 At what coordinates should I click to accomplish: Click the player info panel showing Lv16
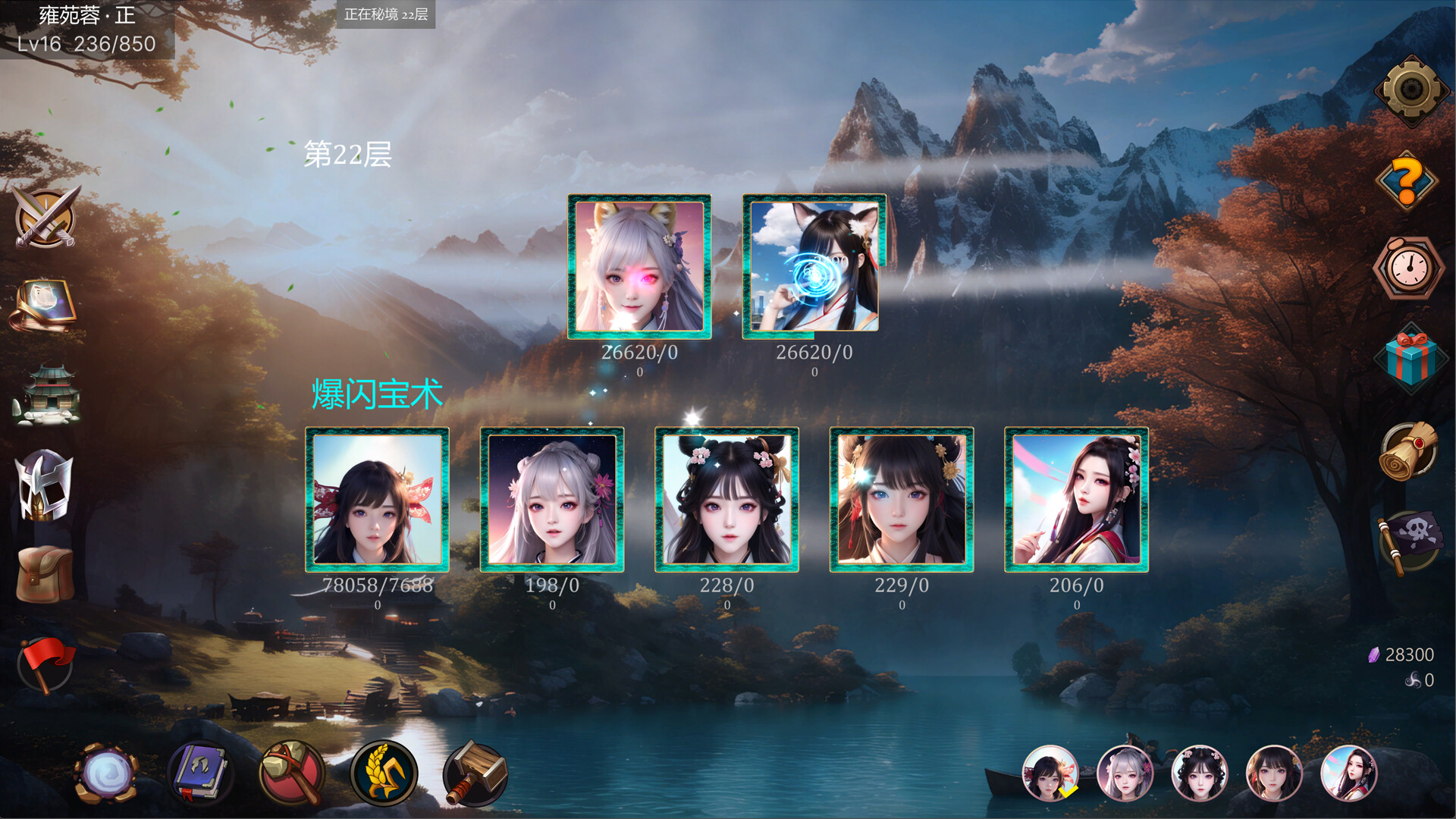coord(87,30)
